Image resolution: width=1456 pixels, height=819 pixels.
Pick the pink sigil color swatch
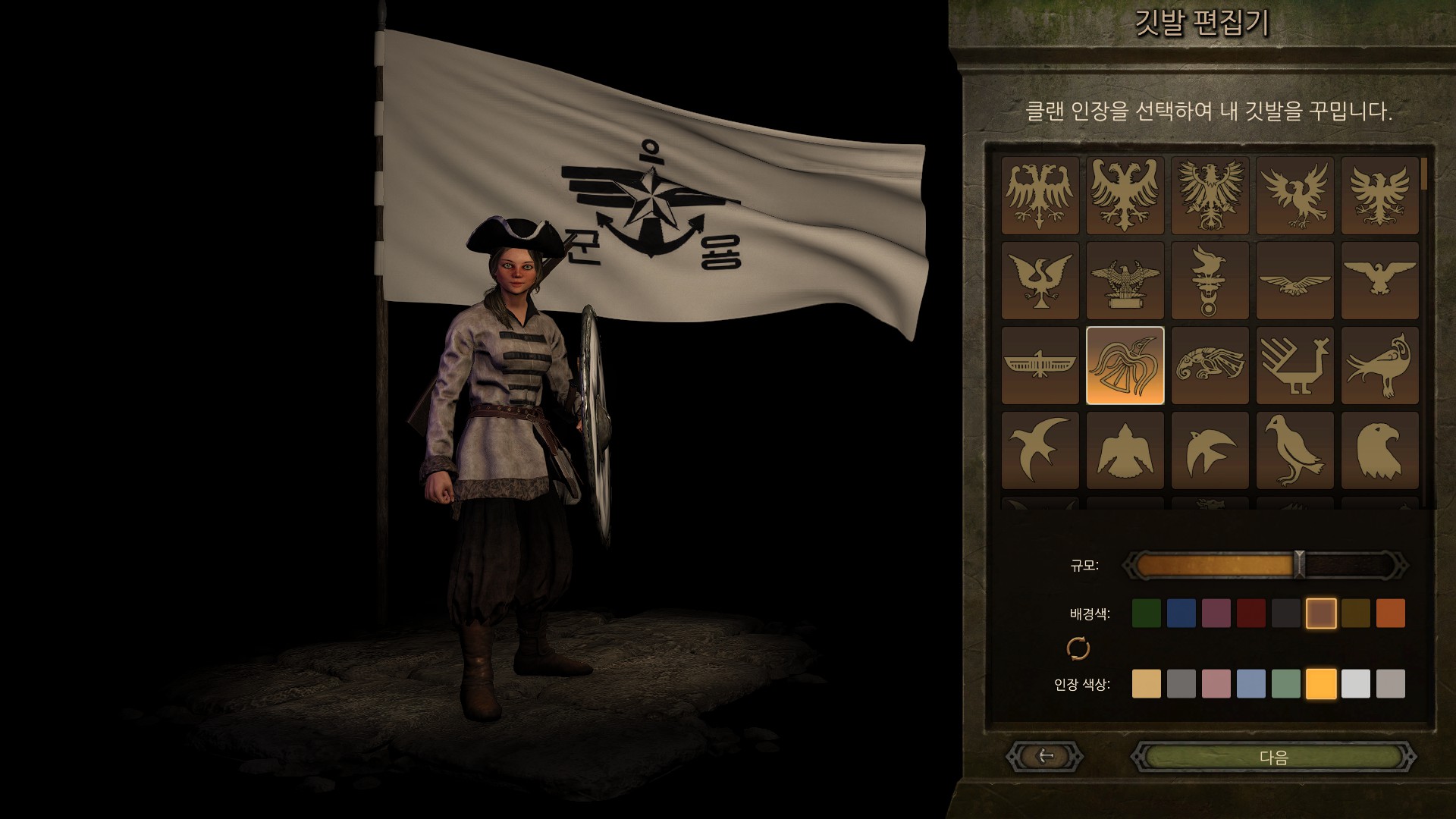1216,684
